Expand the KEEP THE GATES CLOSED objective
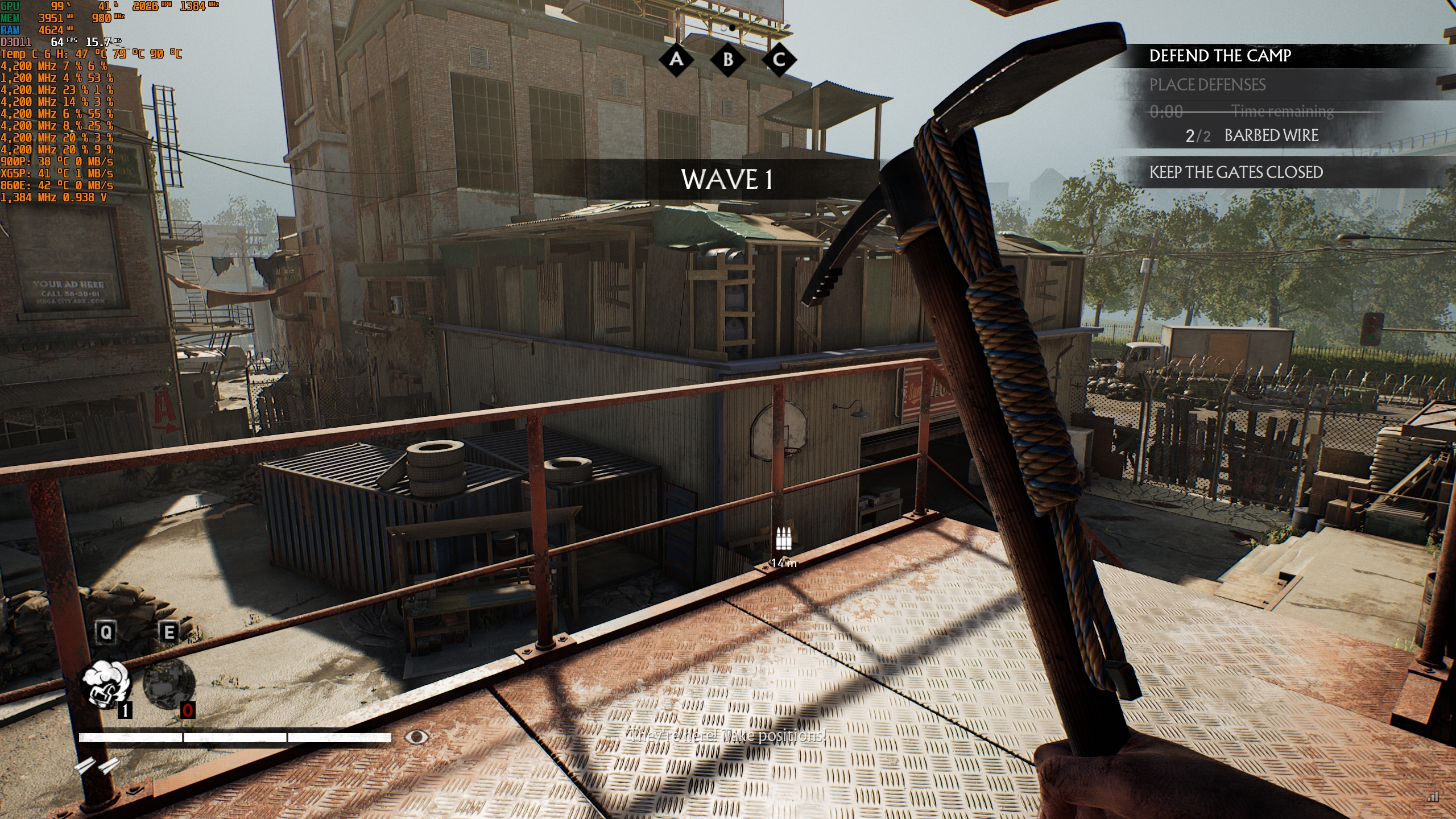The height and width of the screenshot is (819, 1456). point(1236,172)
